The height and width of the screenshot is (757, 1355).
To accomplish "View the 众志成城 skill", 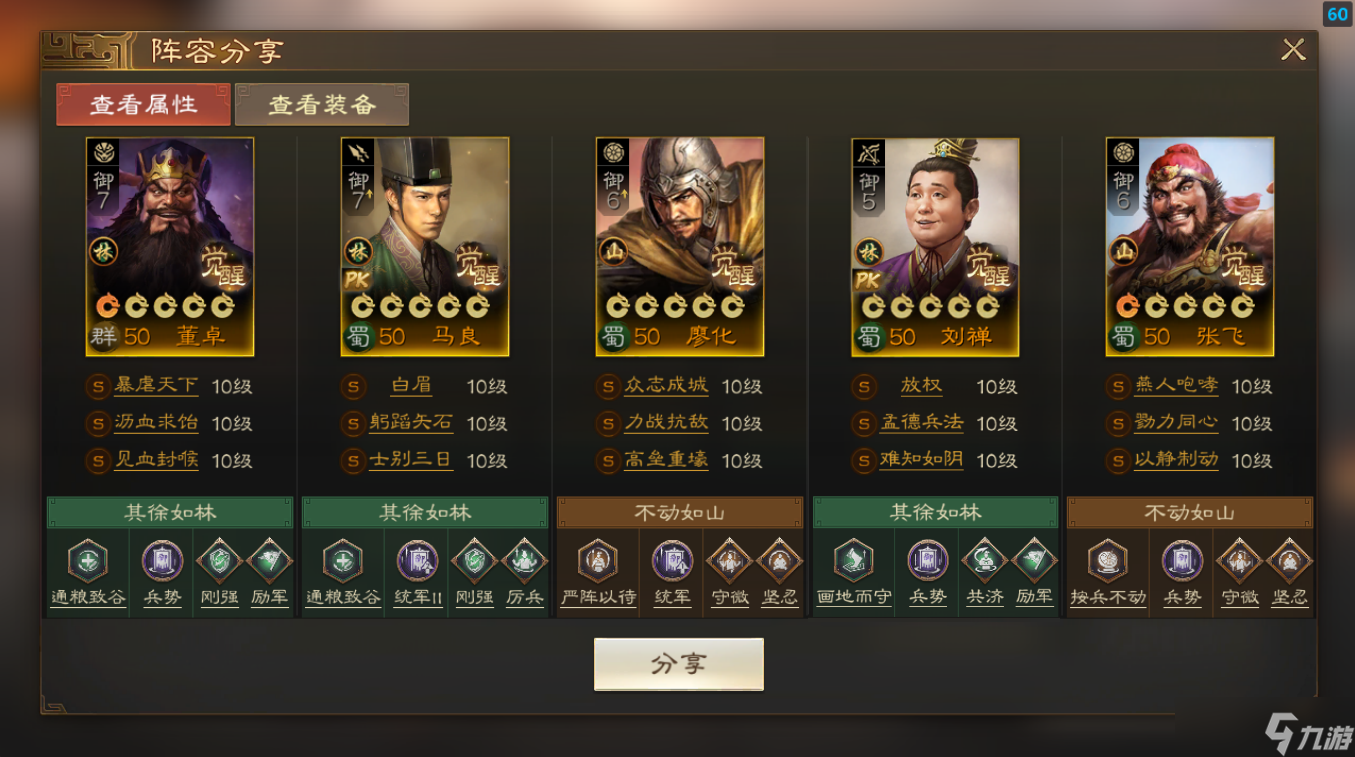I will click(x=666, y=386).
